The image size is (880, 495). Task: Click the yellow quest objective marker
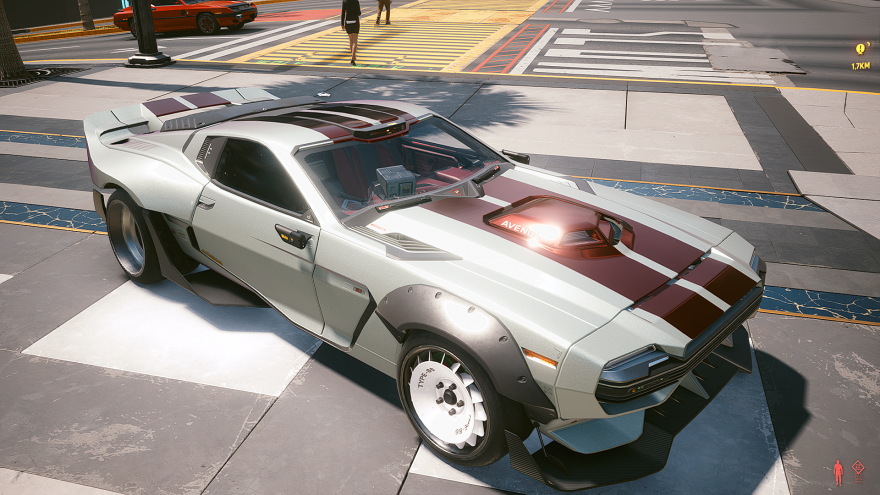(x=861, y=48)
